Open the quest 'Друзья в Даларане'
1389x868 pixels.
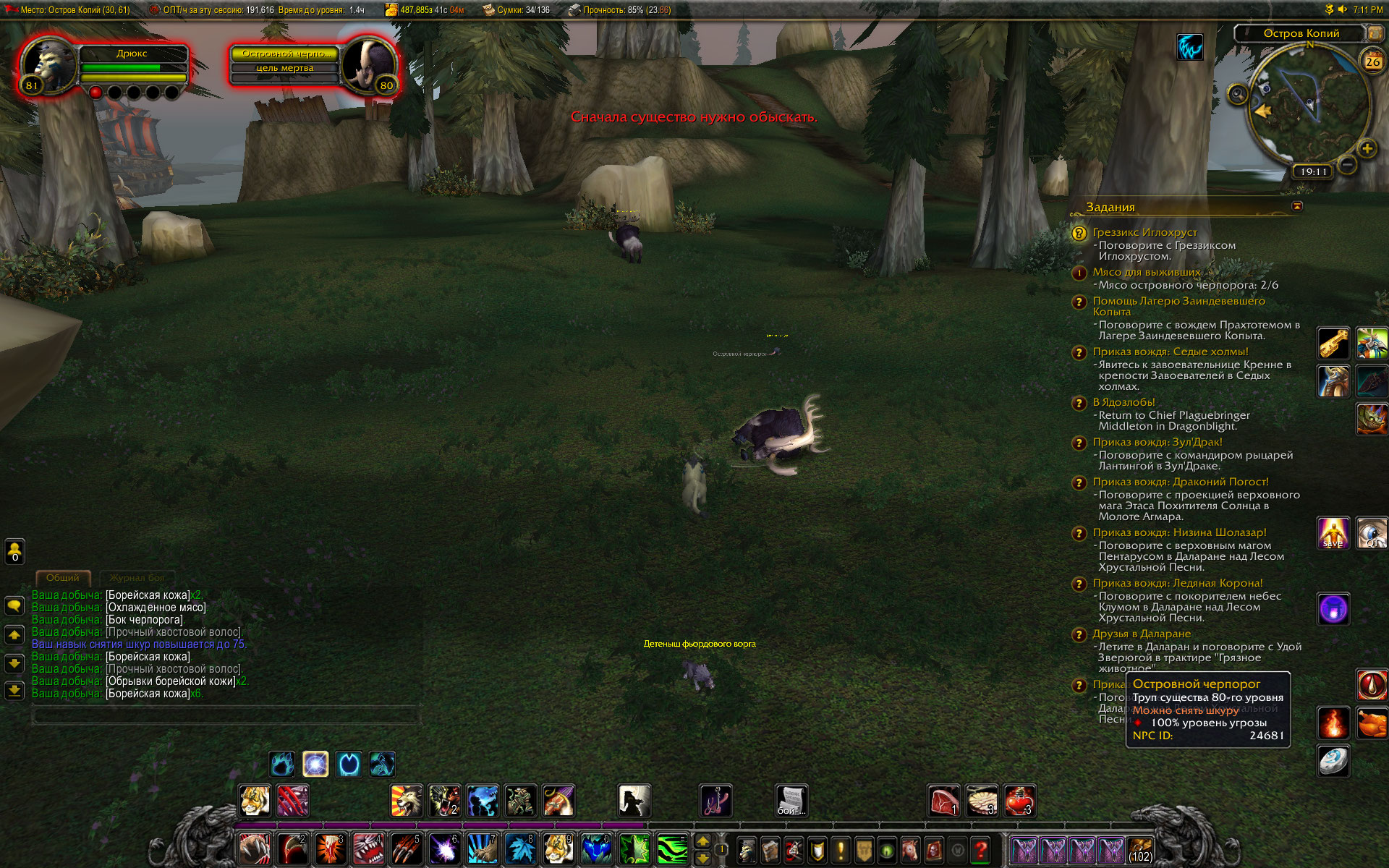(1142, 634)
